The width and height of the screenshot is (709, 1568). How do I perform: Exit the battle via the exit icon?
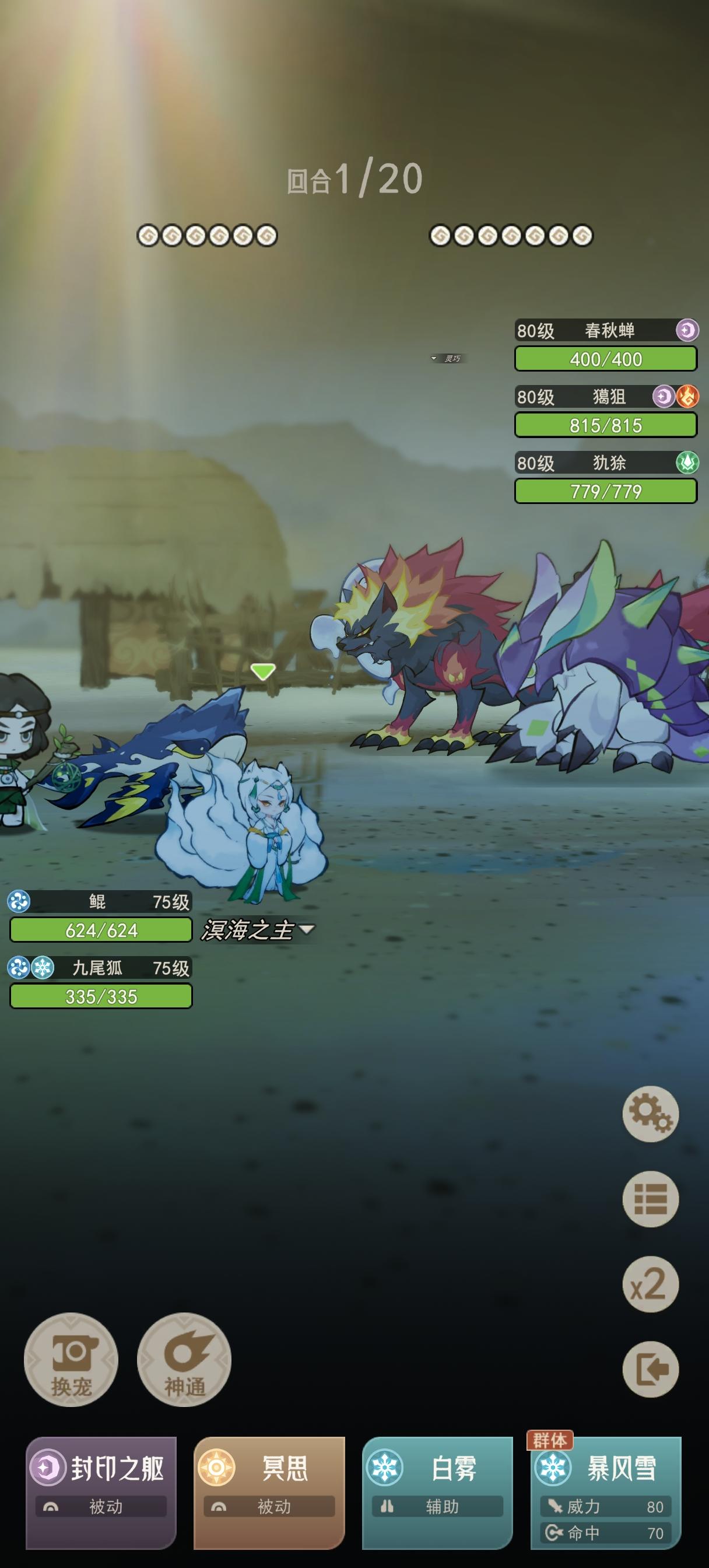coord(650,1369)
